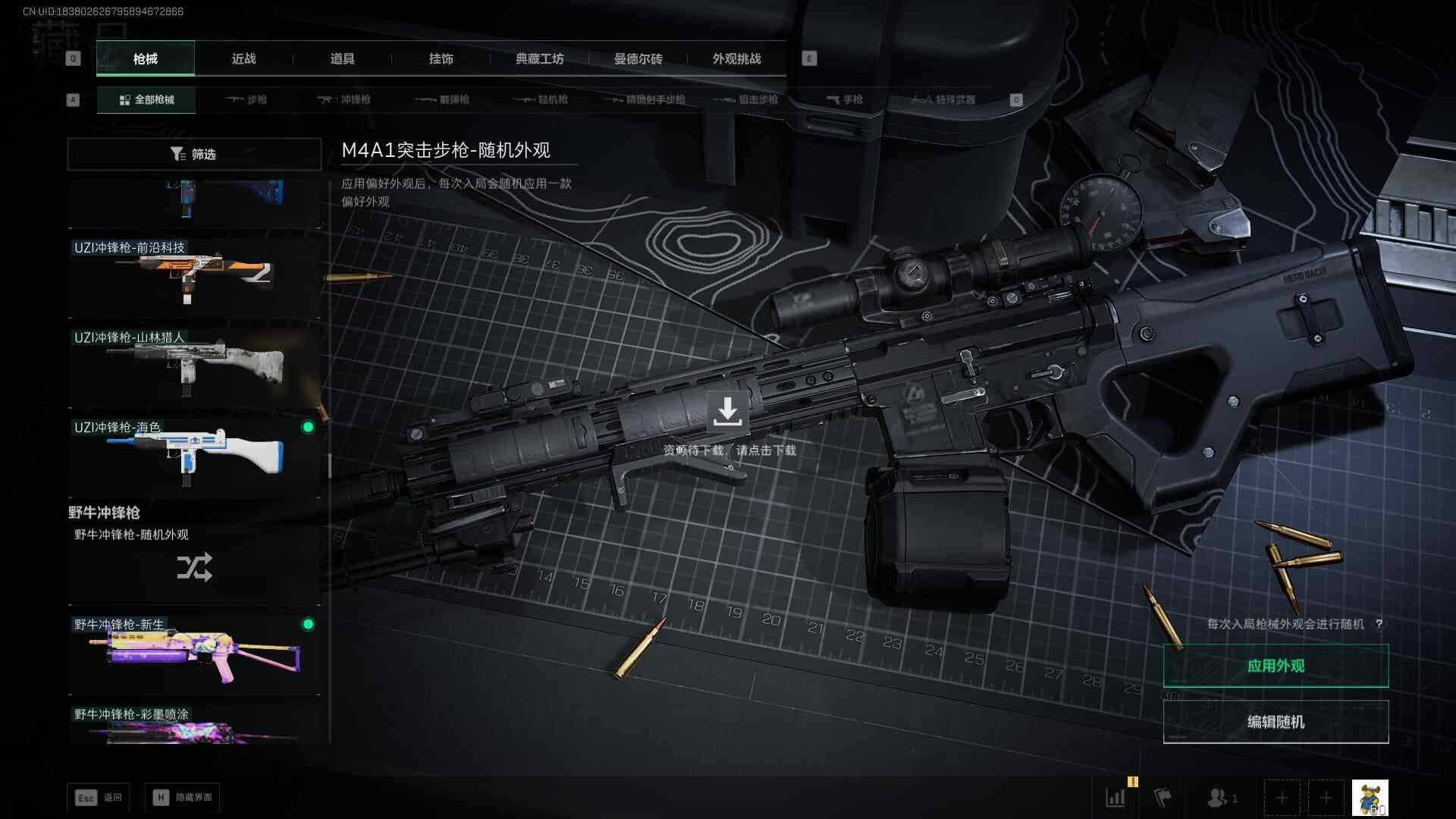Apply the skin with 应用外观

[x=1276, y=666]
